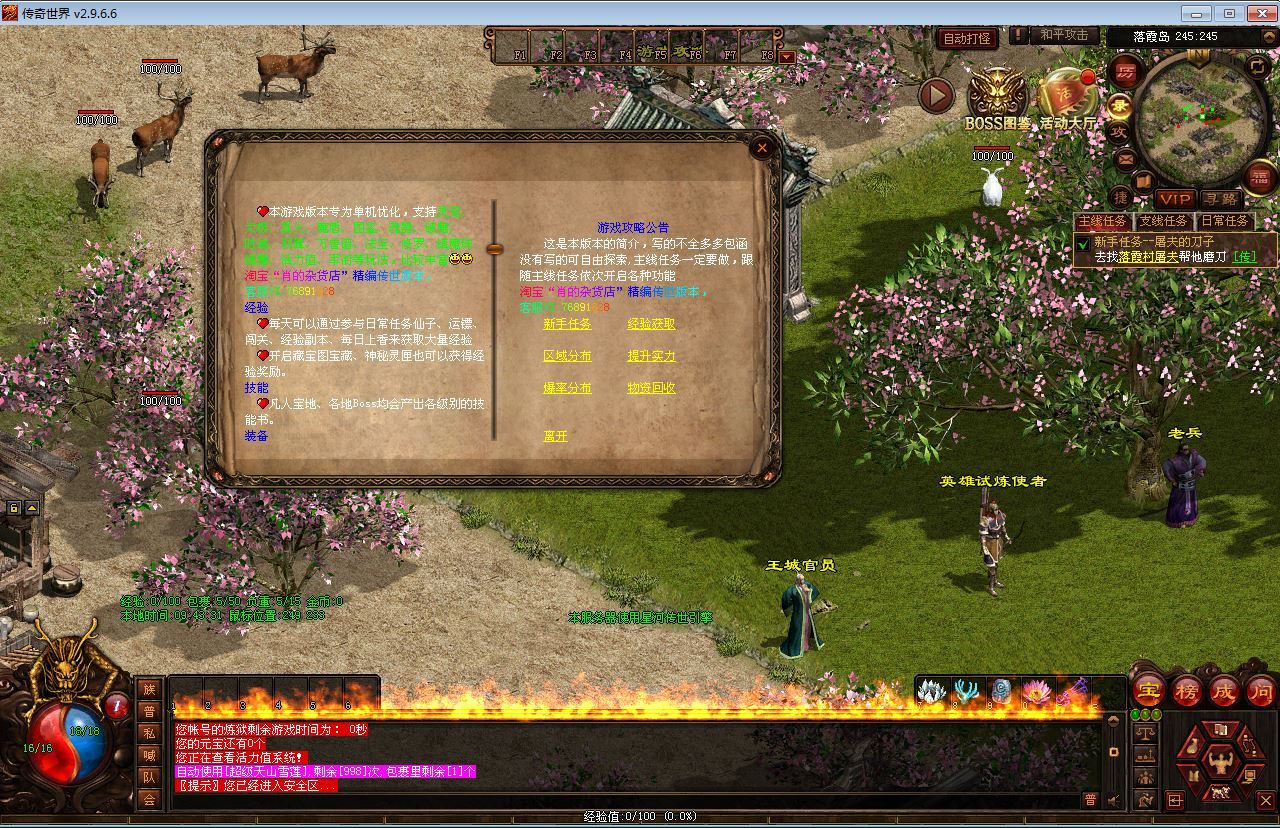Switch to the 日常任务 tab
The height and width of the screenshot is (828, 1280).
(1224, 221)
